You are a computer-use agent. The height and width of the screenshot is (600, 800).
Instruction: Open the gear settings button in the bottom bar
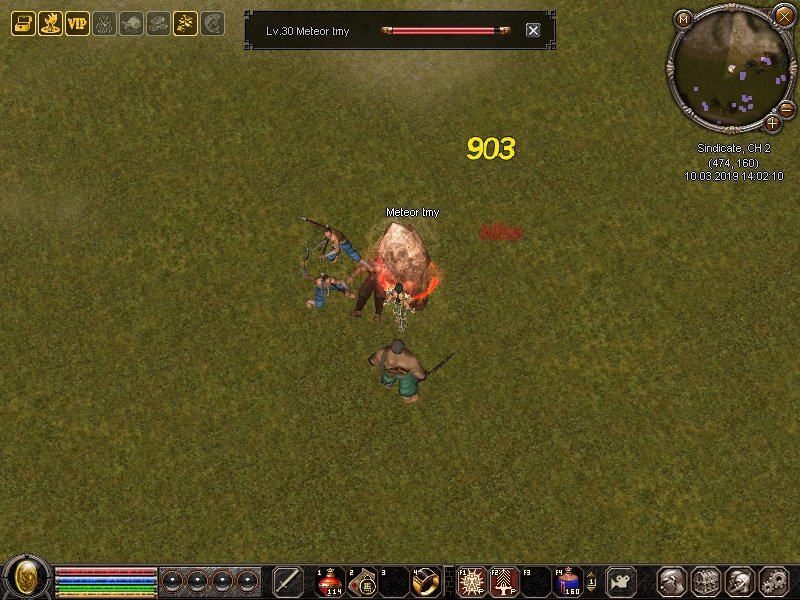[774, 581]
